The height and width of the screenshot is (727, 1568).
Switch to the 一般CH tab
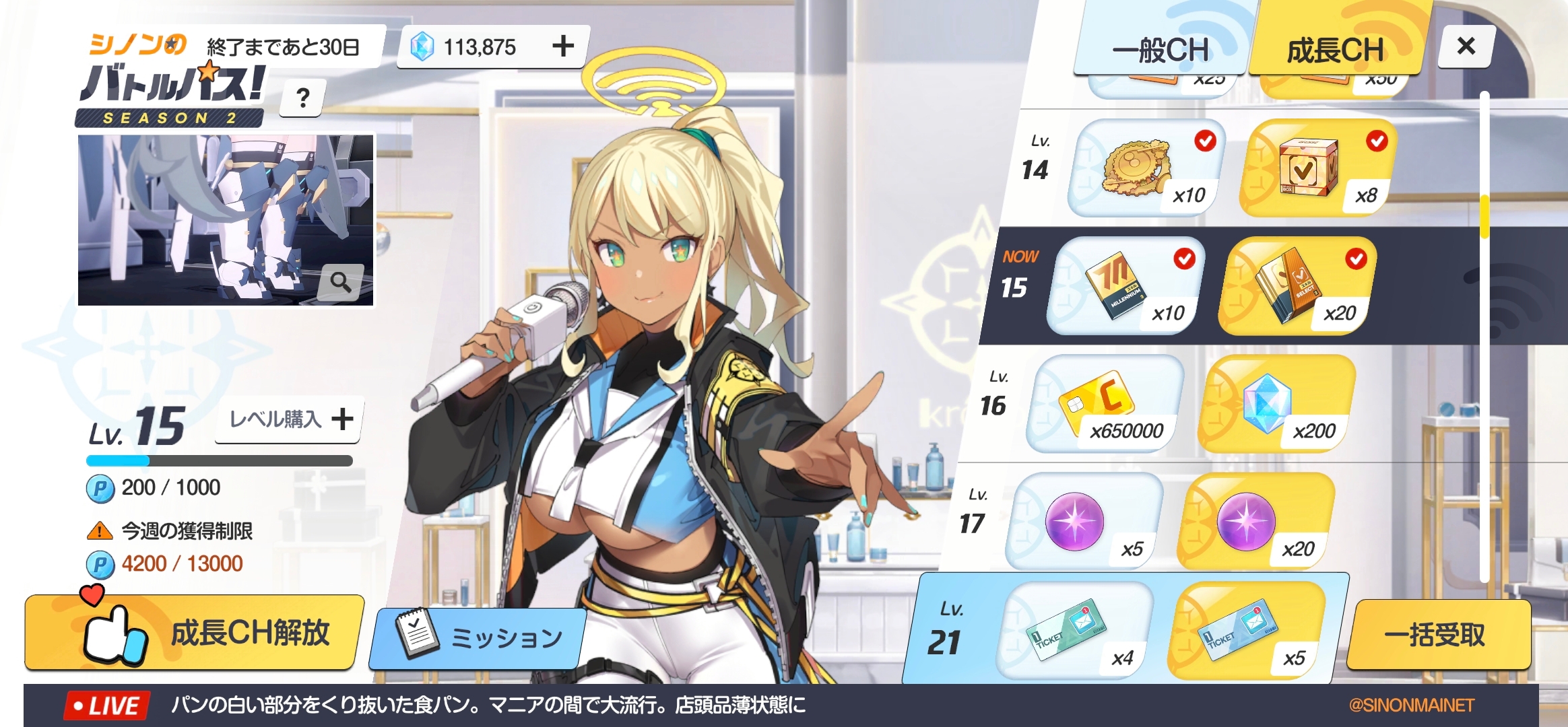(1160, 50)
